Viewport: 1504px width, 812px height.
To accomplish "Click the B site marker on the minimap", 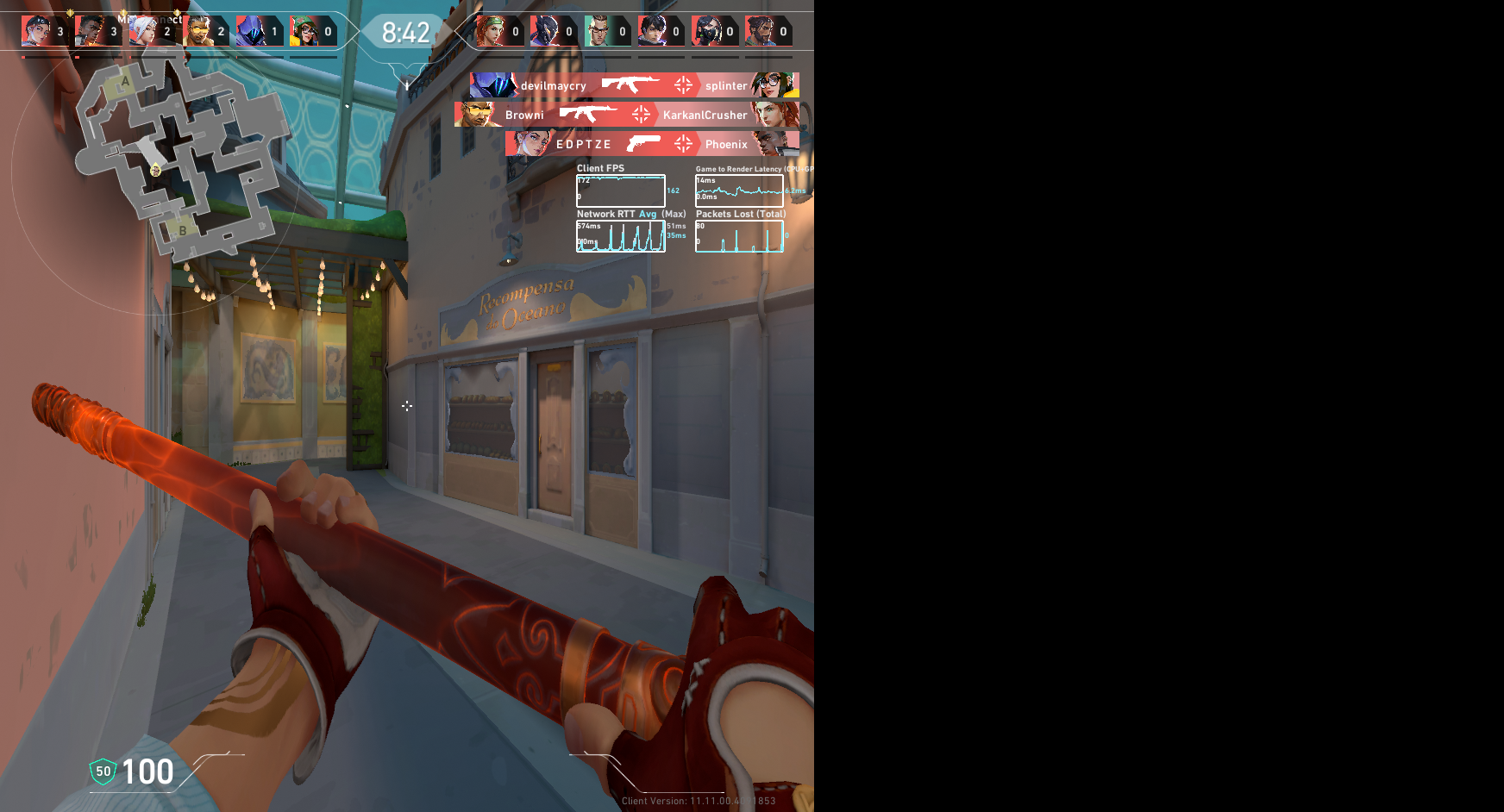I will (x=182, y=231).
